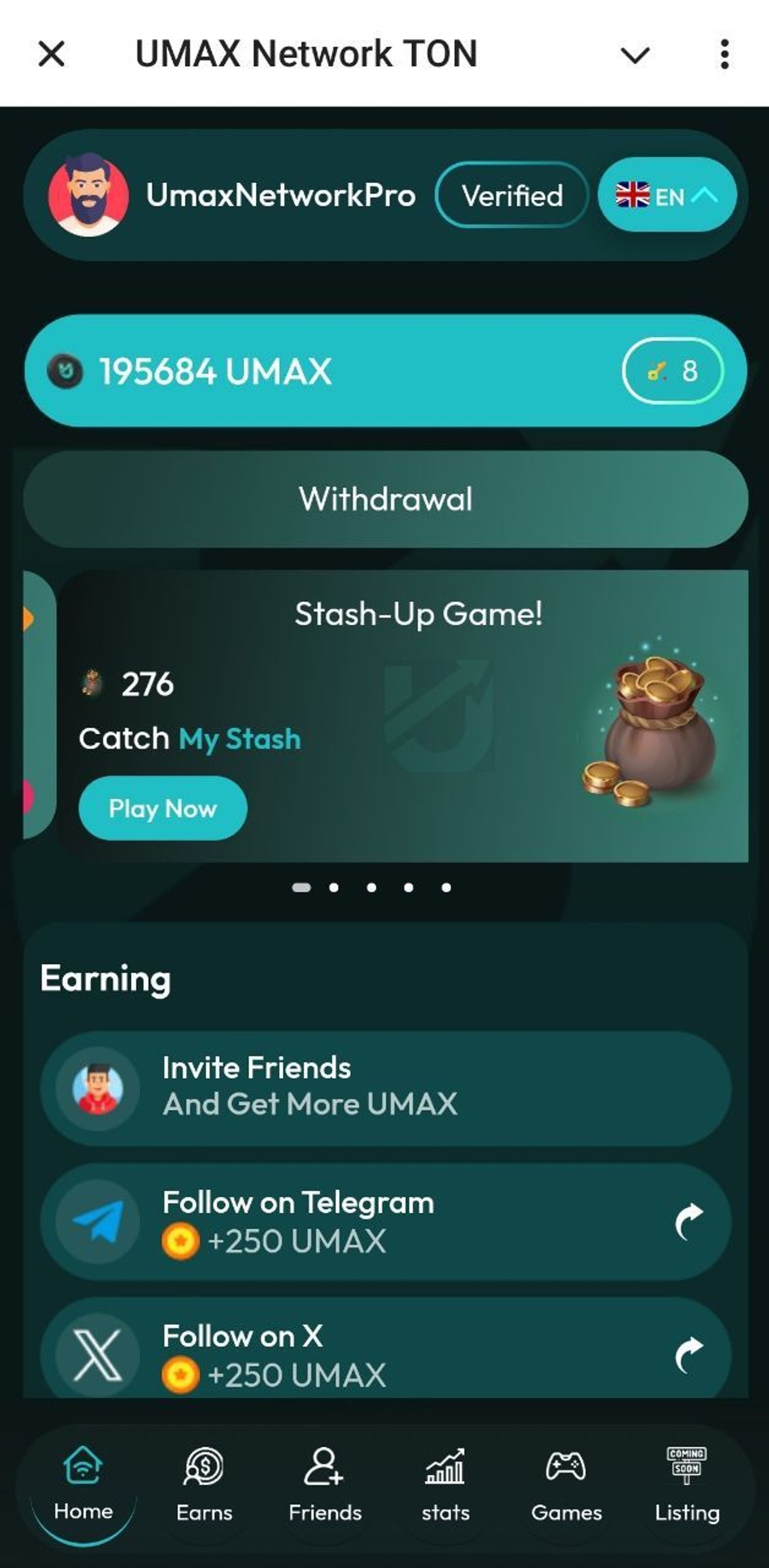Open the My Stash link
Screen dimensions: 769x1568
pos(239,739)
